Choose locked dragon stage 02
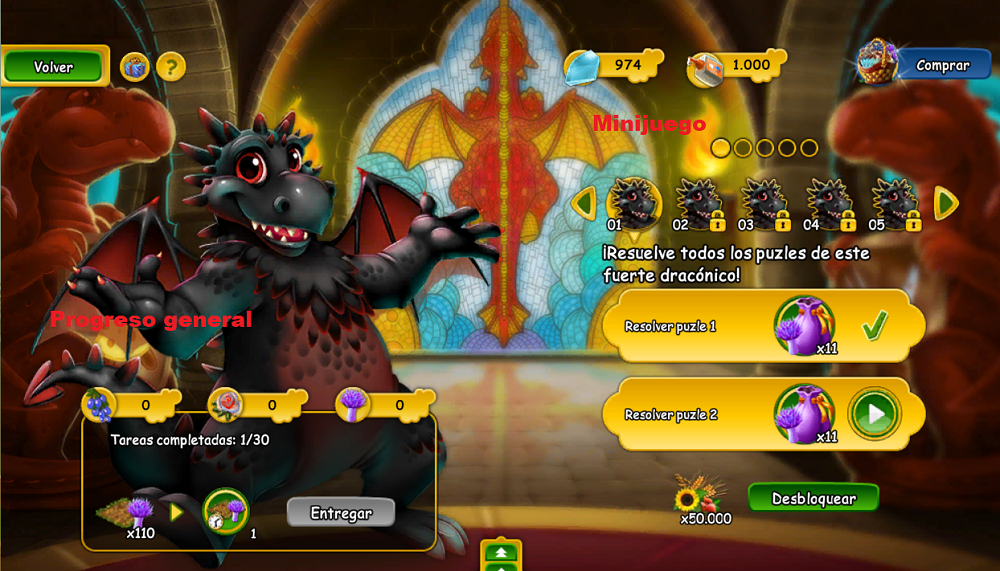The image size is (1000, 571). point(698,203)
